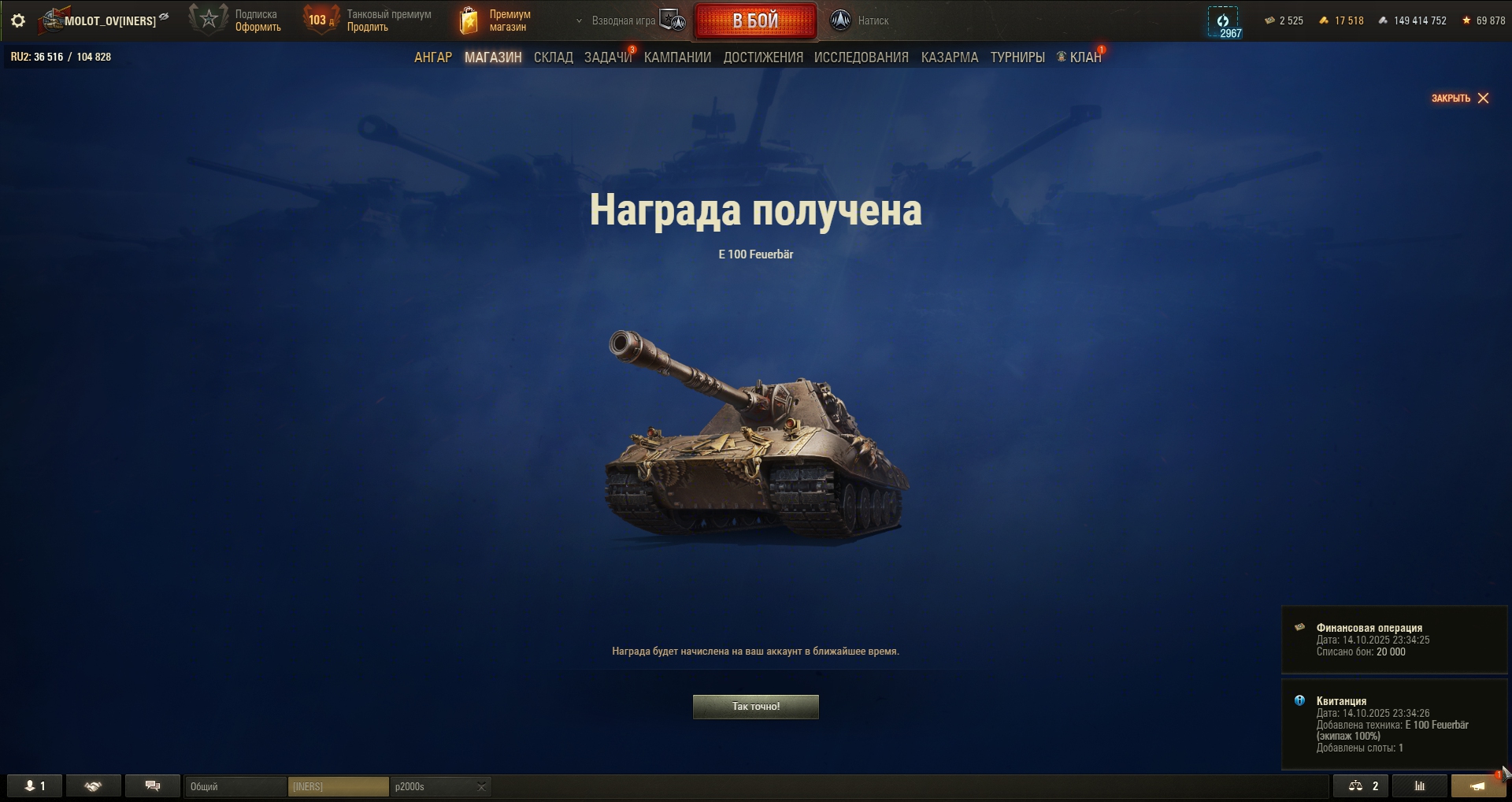The image size is (1512, 802).
Task: Select the Натиск game mode
Action: pos(860,21)
